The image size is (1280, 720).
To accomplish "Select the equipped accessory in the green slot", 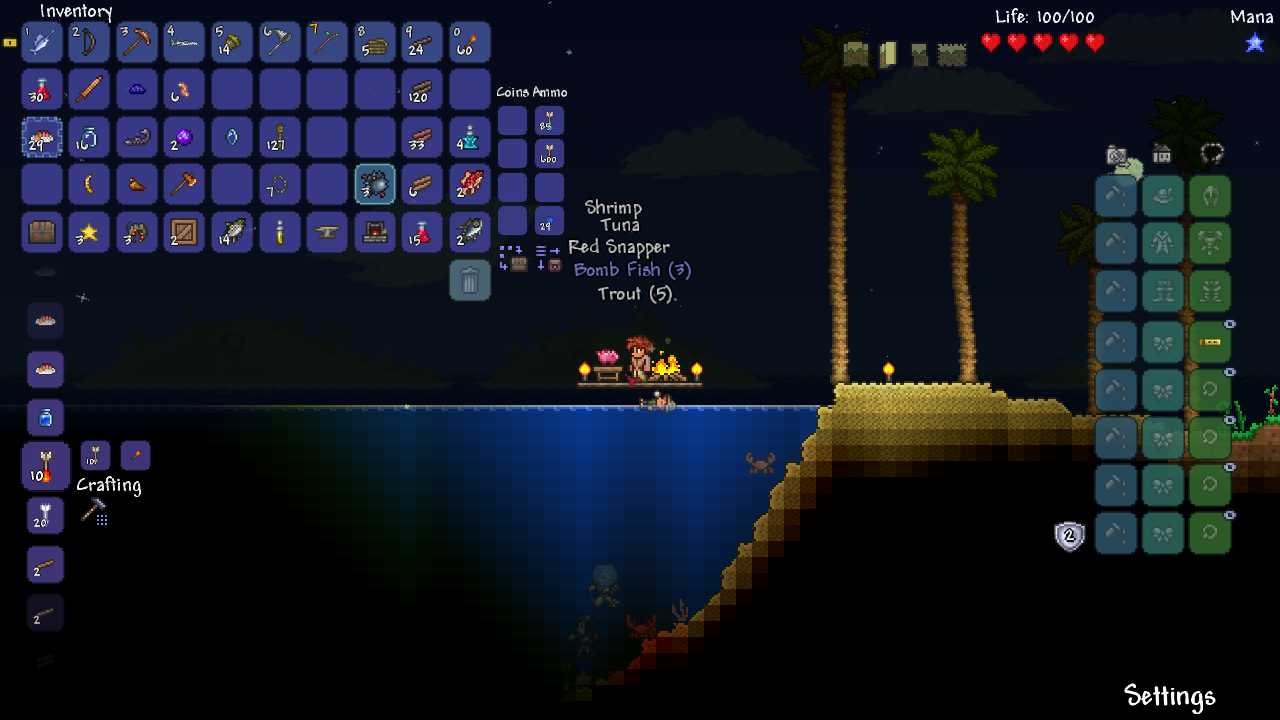I will (x=1210, y=342).
